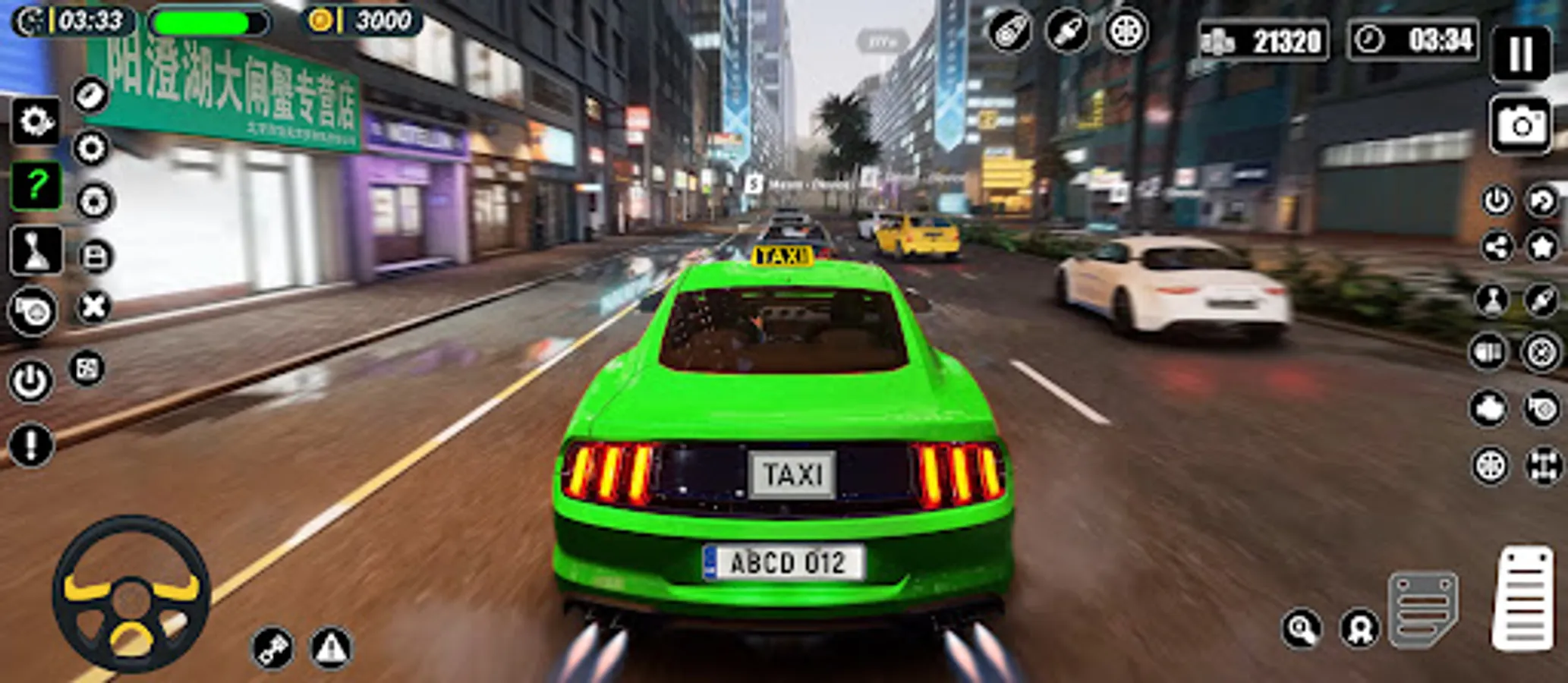Honk using the horn icon

[34, 309]
